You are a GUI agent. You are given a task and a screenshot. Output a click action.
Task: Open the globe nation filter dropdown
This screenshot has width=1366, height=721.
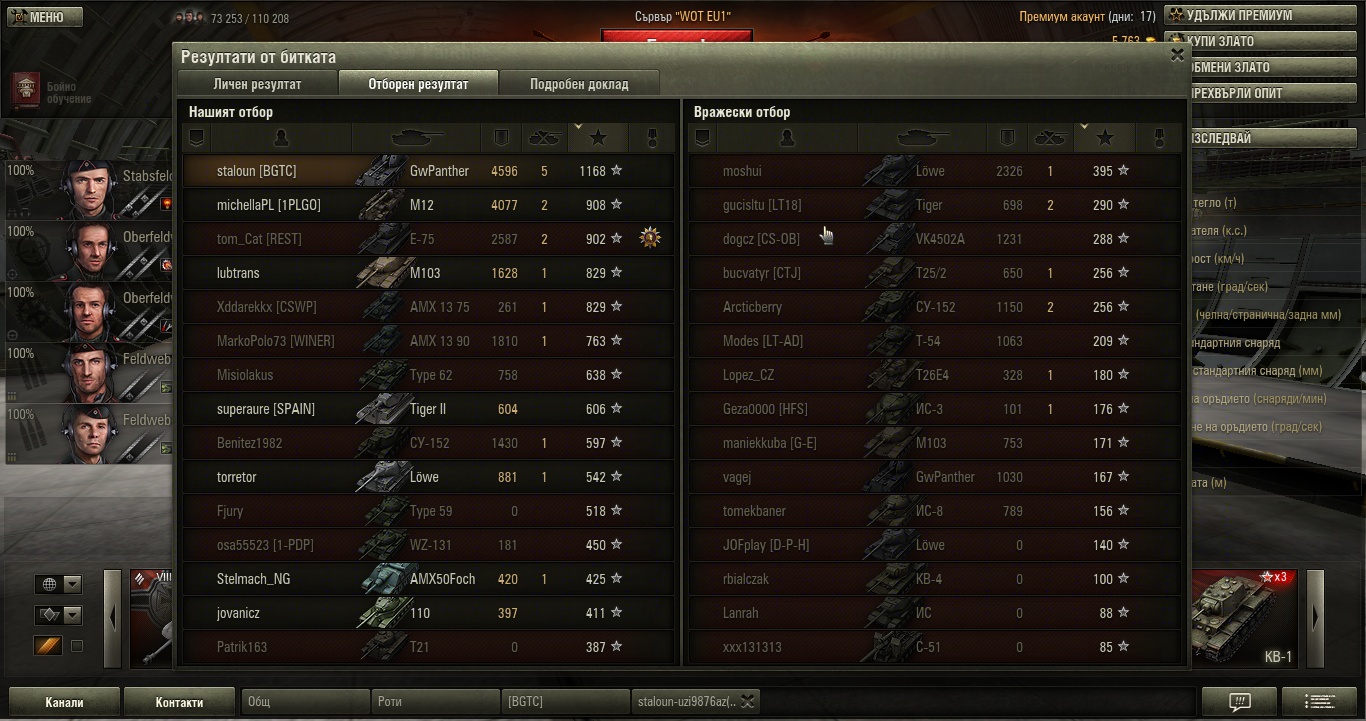[58, 585]
